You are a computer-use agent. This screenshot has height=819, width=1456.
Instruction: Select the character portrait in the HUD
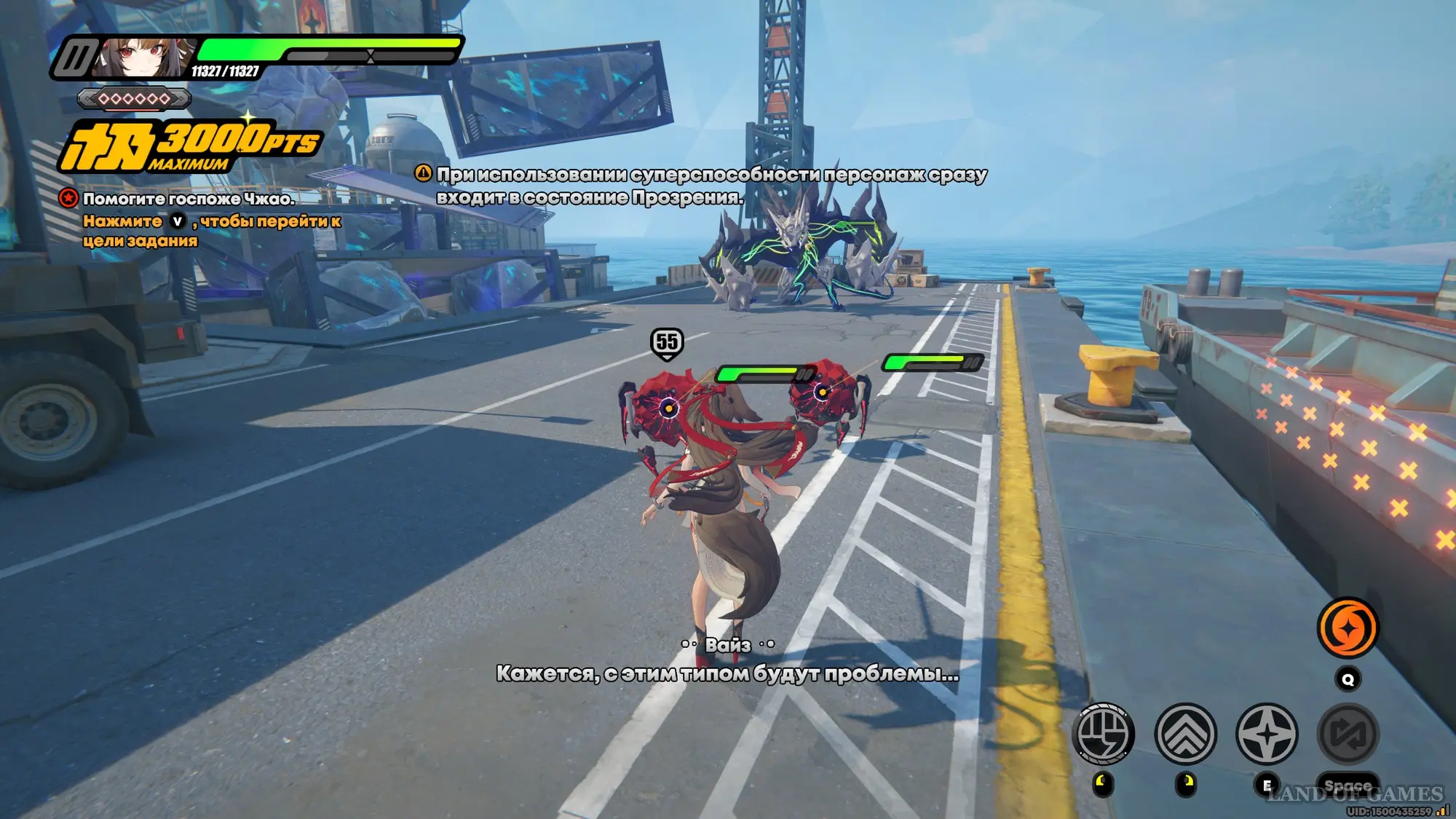pos(142,58)
